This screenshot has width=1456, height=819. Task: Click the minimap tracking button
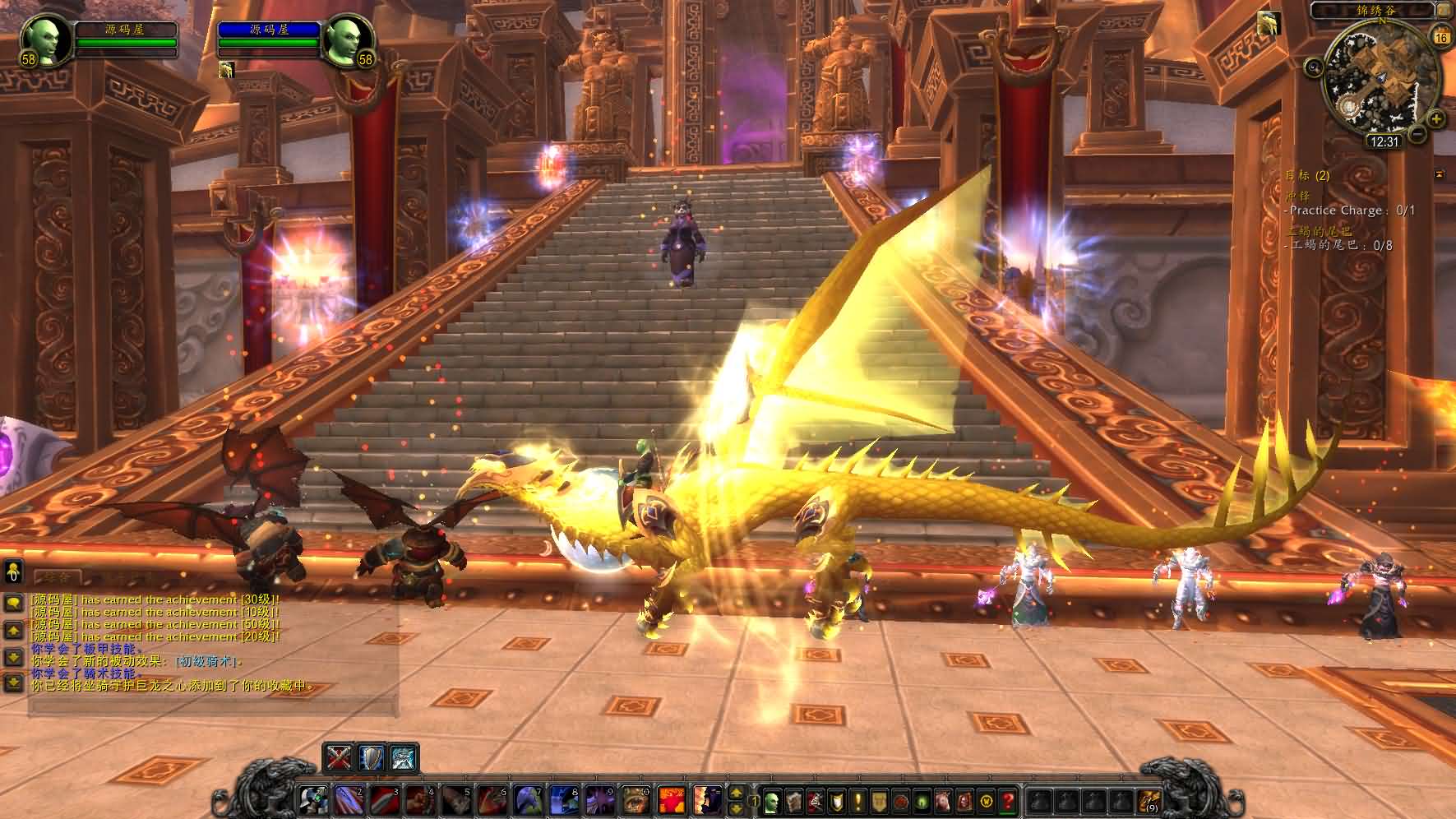pos(1314,67)
